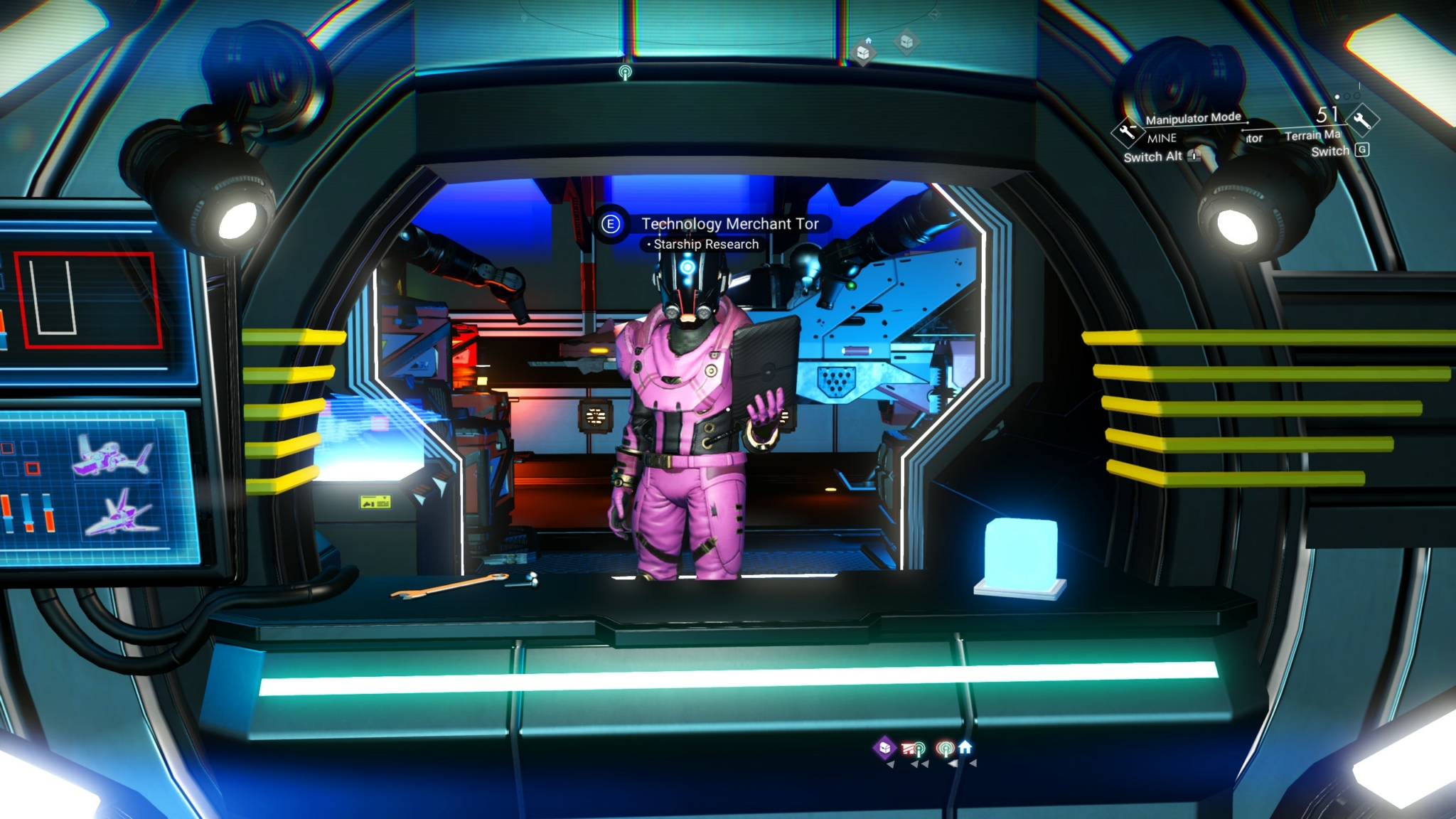Screen dimensions: 1456x819
Task: Click the purple storage container marker
Action: tap(885, 747)
